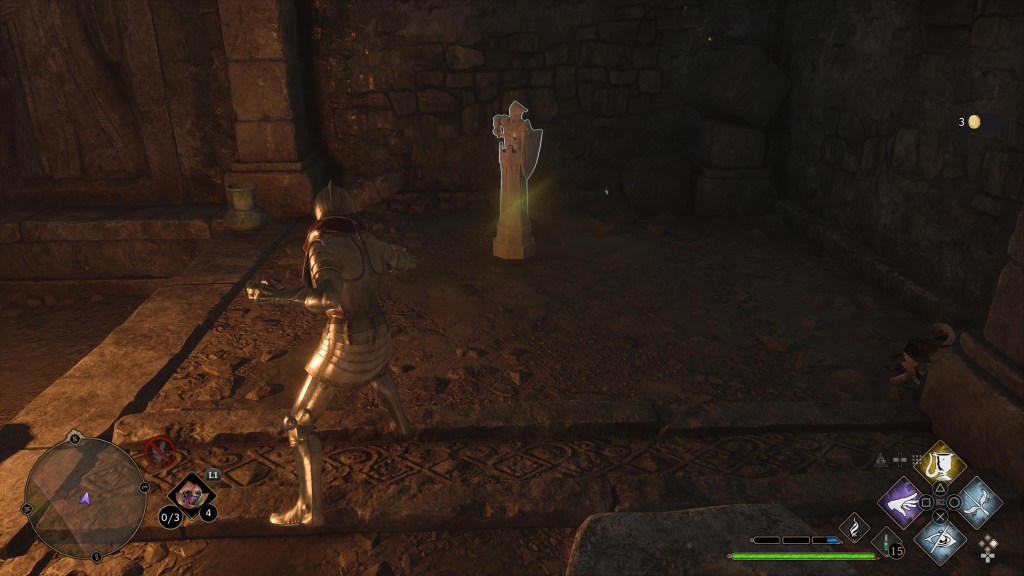Screen dimensions: 1024x576
Task: Open the circular minimap
Action: pos(85,497)
